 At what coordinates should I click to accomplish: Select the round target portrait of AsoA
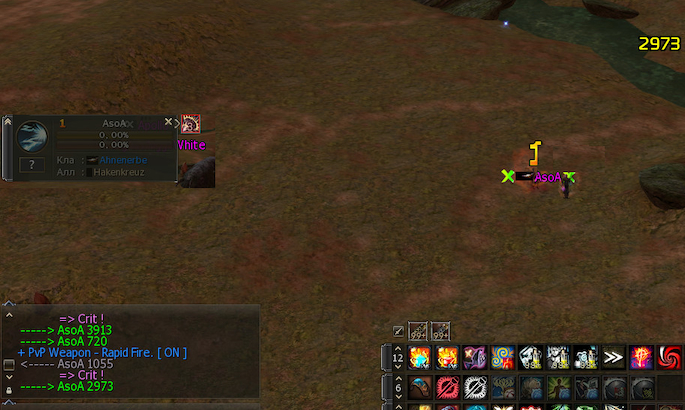pos(32,135)
